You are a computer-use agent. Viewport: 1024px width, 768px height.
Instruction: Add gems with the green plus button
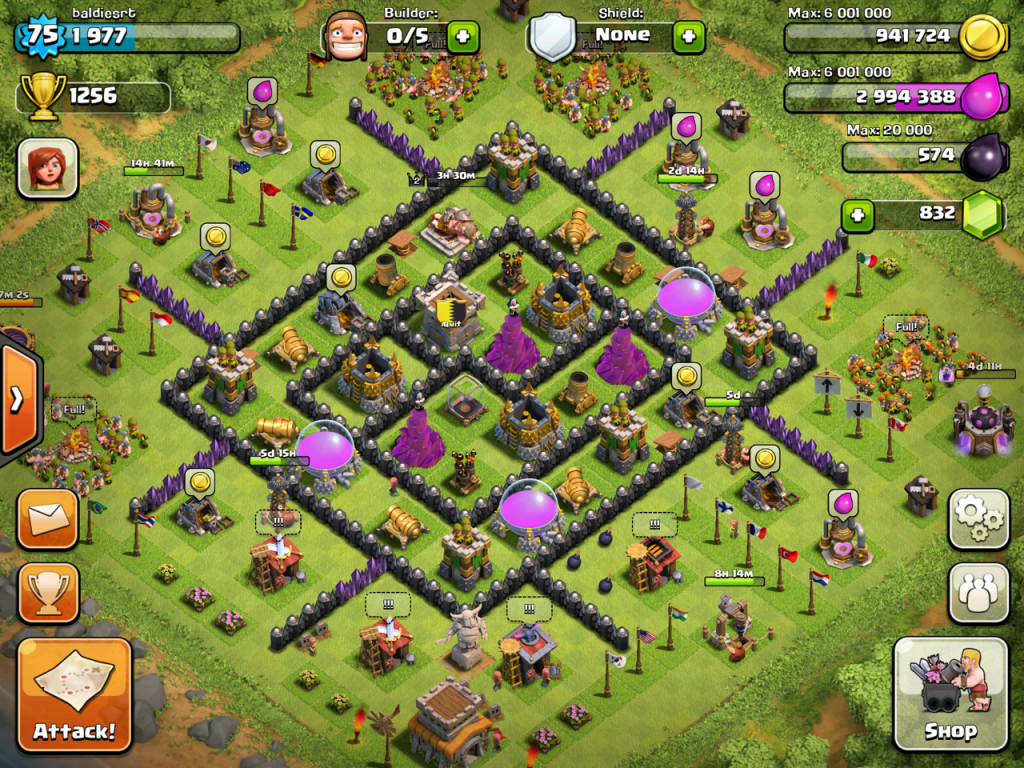coord(857,214)
